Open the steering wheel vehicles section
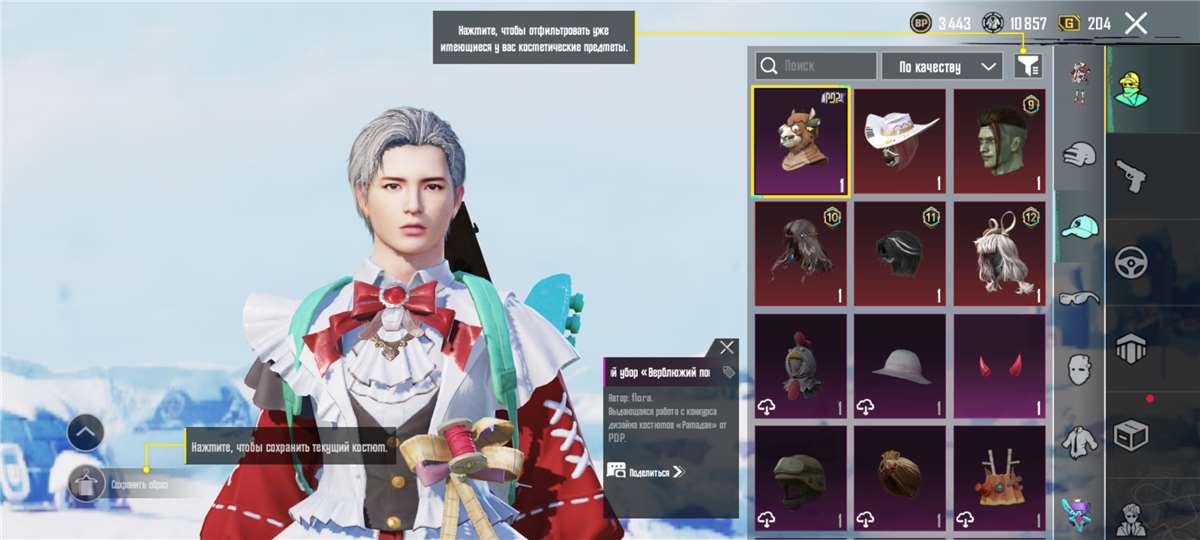 [x=1132, y=262]
